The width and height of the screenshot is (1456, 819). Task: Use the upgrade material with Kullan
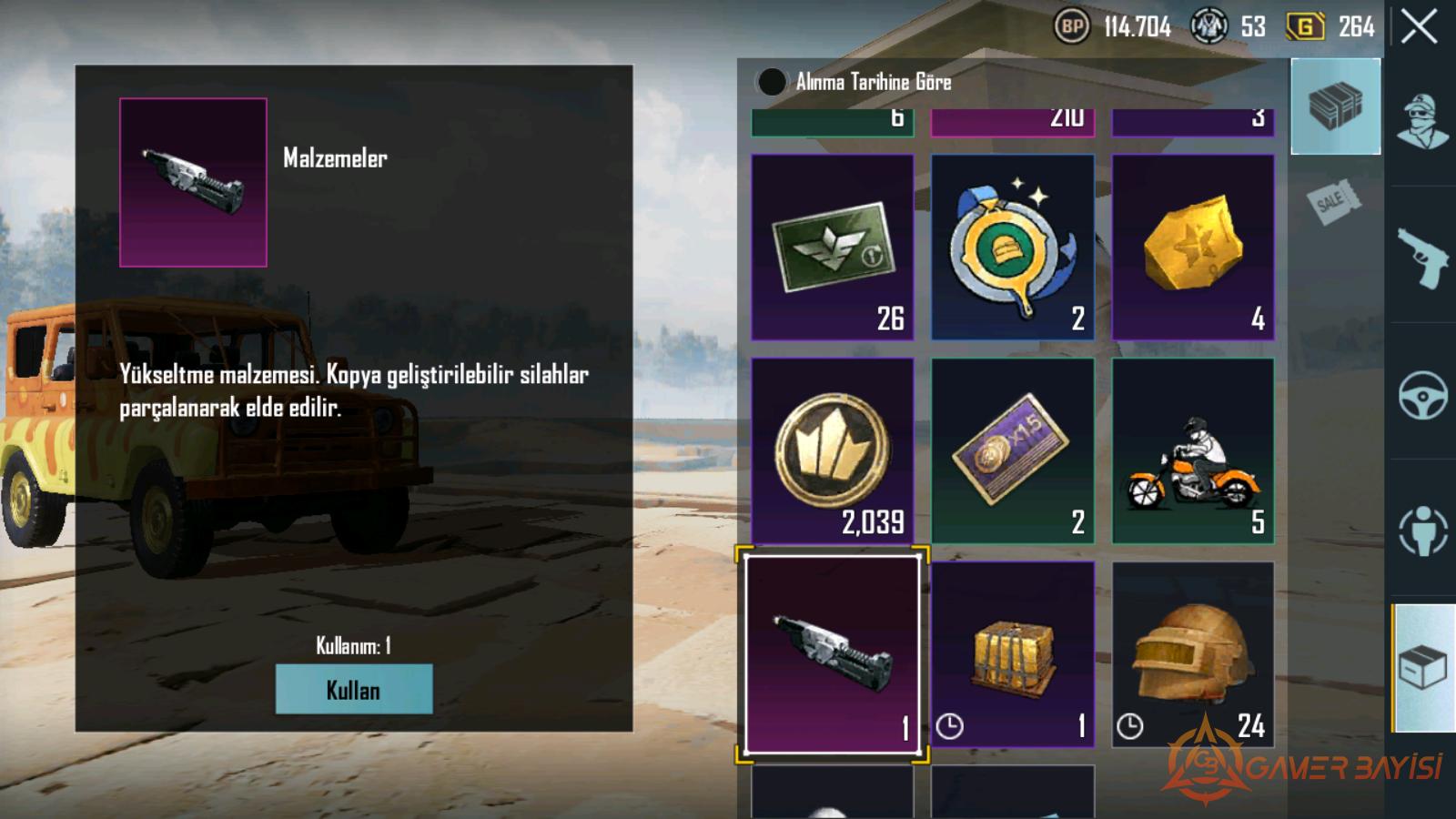point(353,689)
